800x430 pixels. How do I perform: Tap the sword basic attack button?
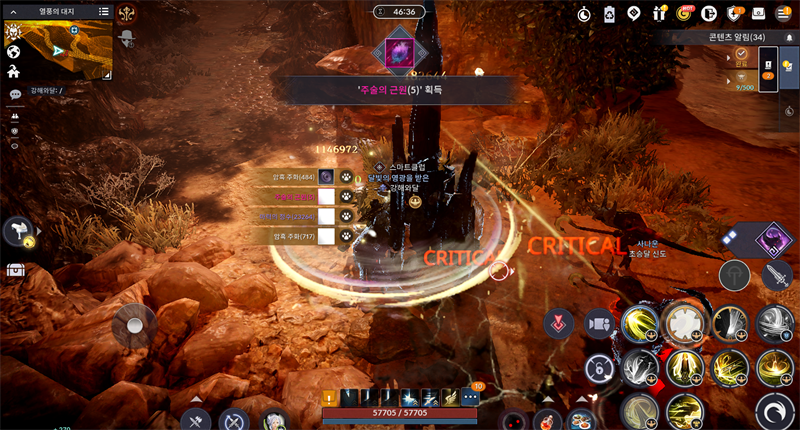(777, 276)
